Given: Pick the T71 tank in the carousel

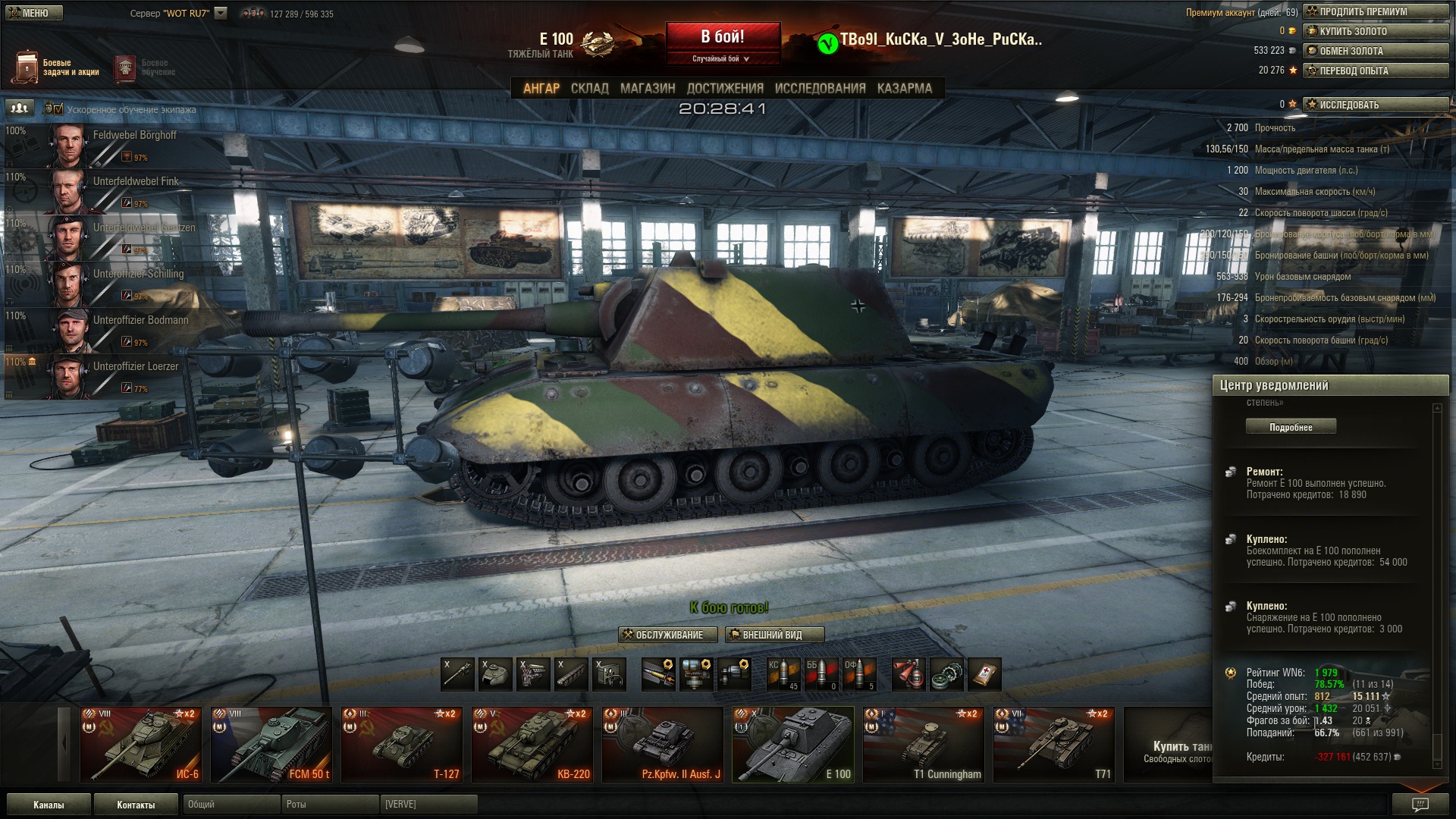Looking at the screenshot, I should tap(1054, 744).
